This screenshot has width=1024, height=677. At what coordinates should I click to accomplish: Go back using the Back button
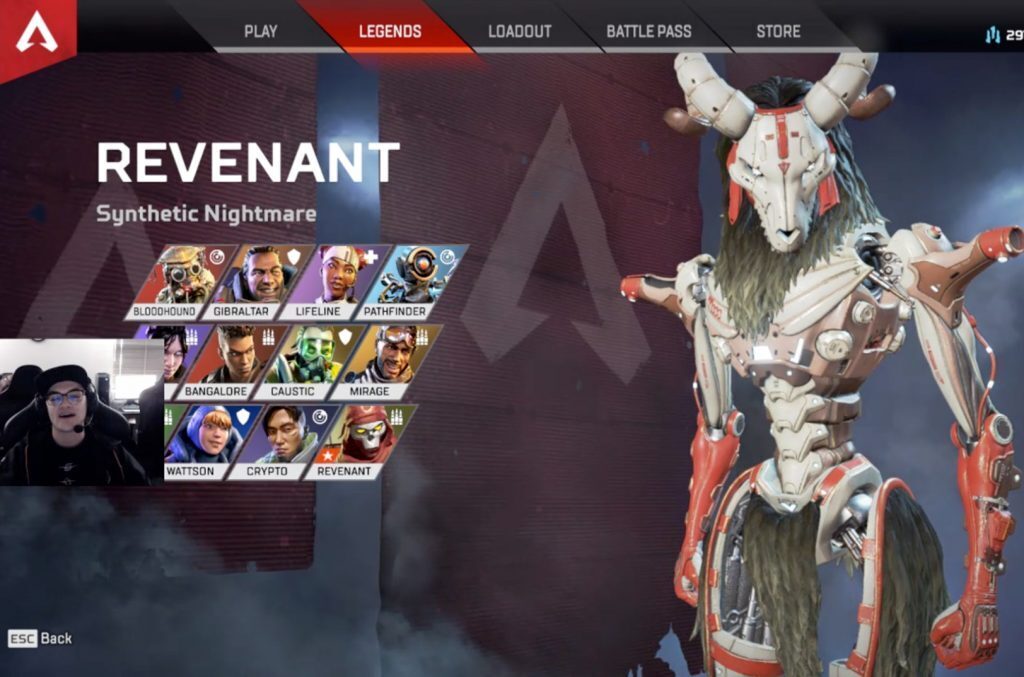click(x=41, y=638)
